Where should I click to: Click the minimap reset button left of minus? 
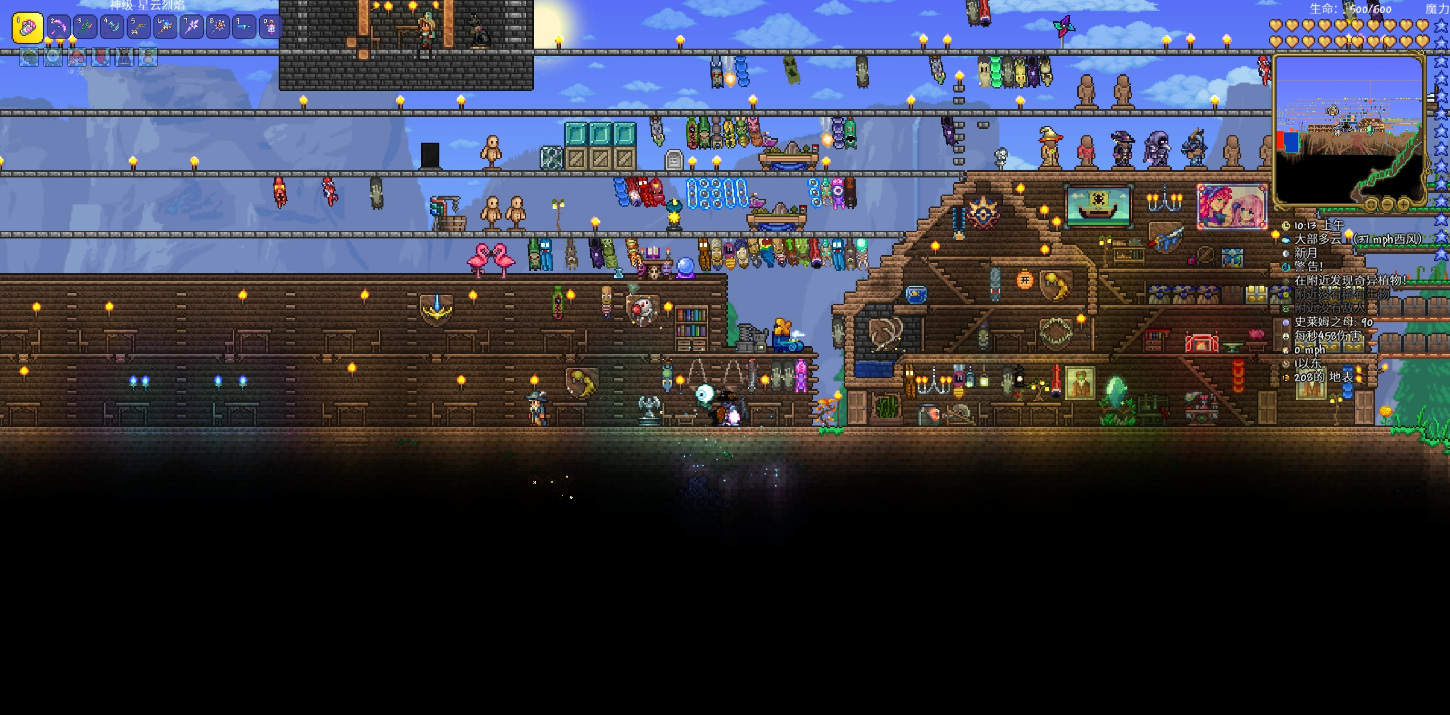[1372, 204]
